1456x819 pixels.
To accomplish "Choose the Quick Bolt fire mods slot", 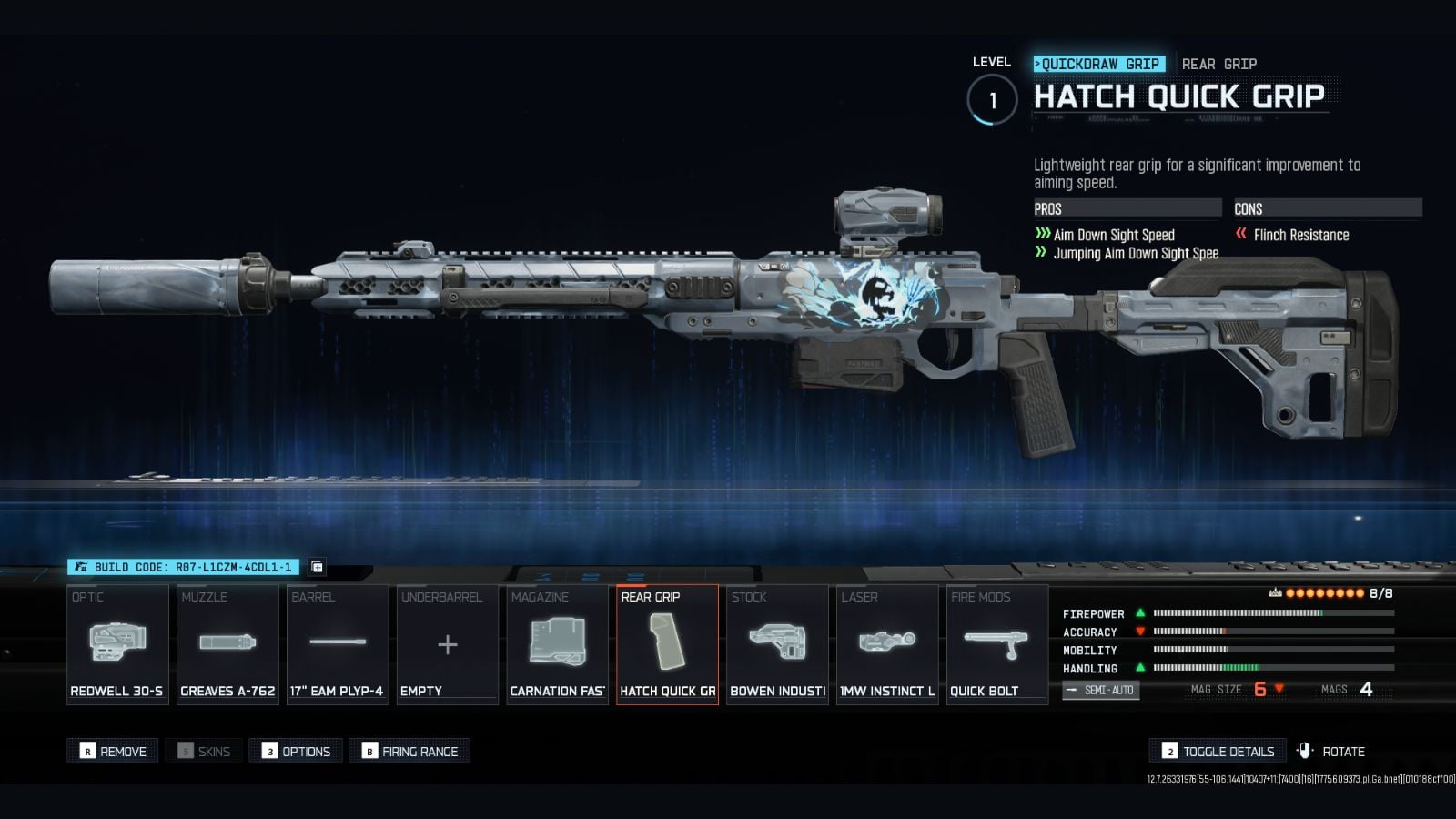I will click(996, 644).
